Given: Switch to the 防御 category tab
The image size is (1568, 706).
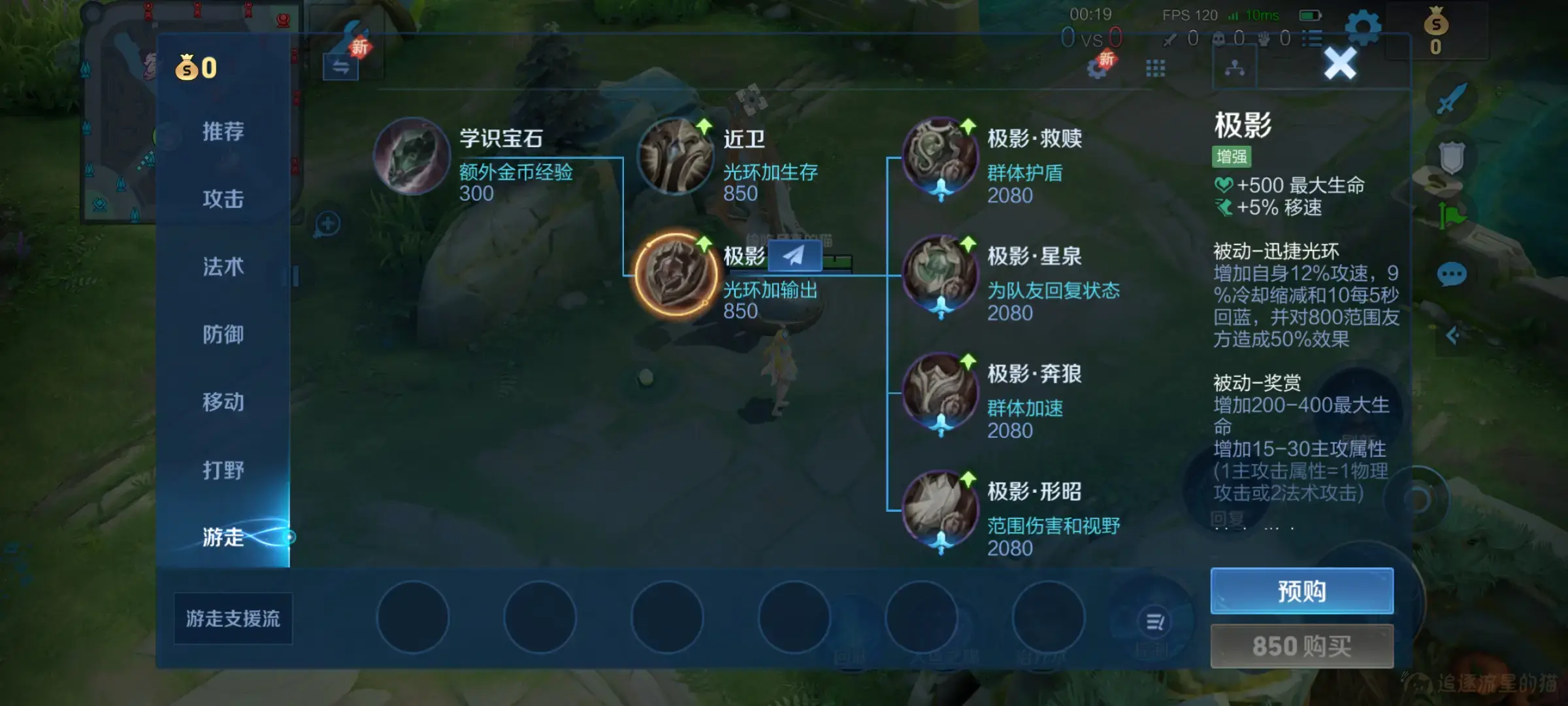Looking at the screenshot, I should point(222,335).
